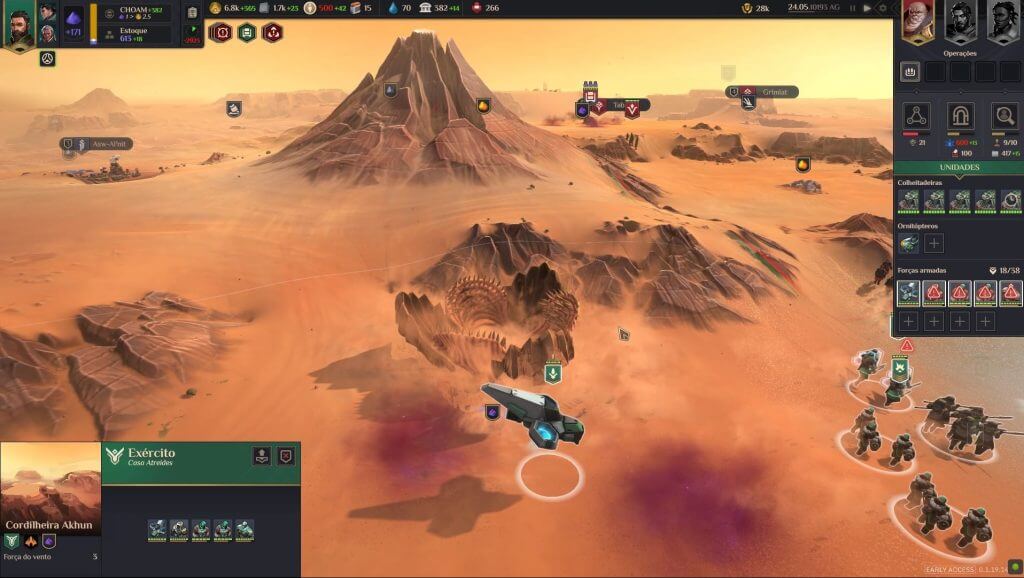Set game speed to play
The width and height of the screenshot is (1024, 578).
[x=867, y=8]
